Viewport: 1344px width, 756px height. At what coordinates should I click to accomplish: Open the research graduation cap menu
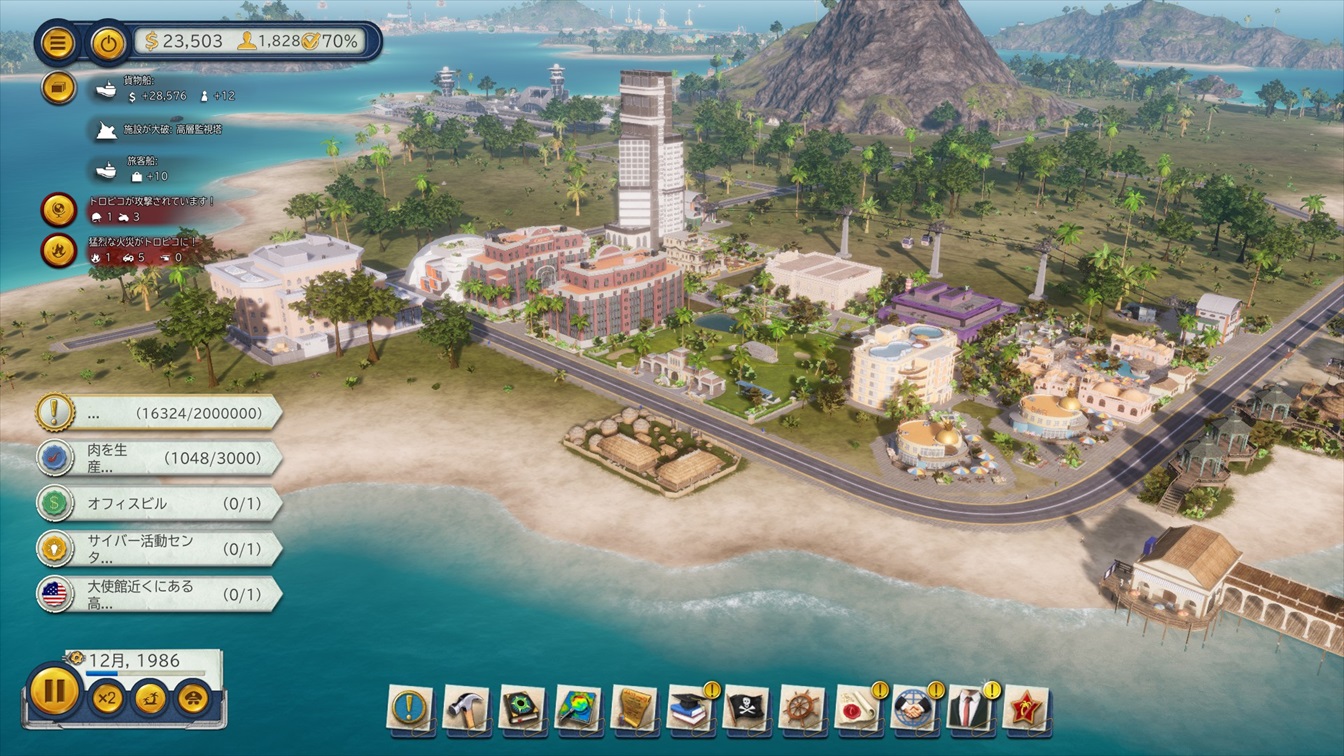pos(690,708)
